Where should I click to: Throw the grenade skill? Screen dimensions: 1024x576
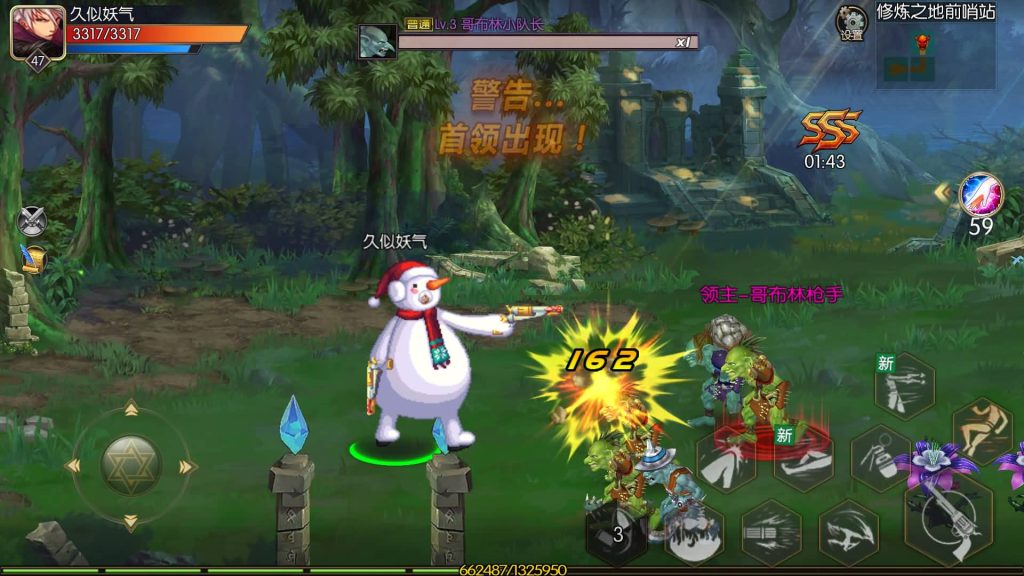point(880,458)
